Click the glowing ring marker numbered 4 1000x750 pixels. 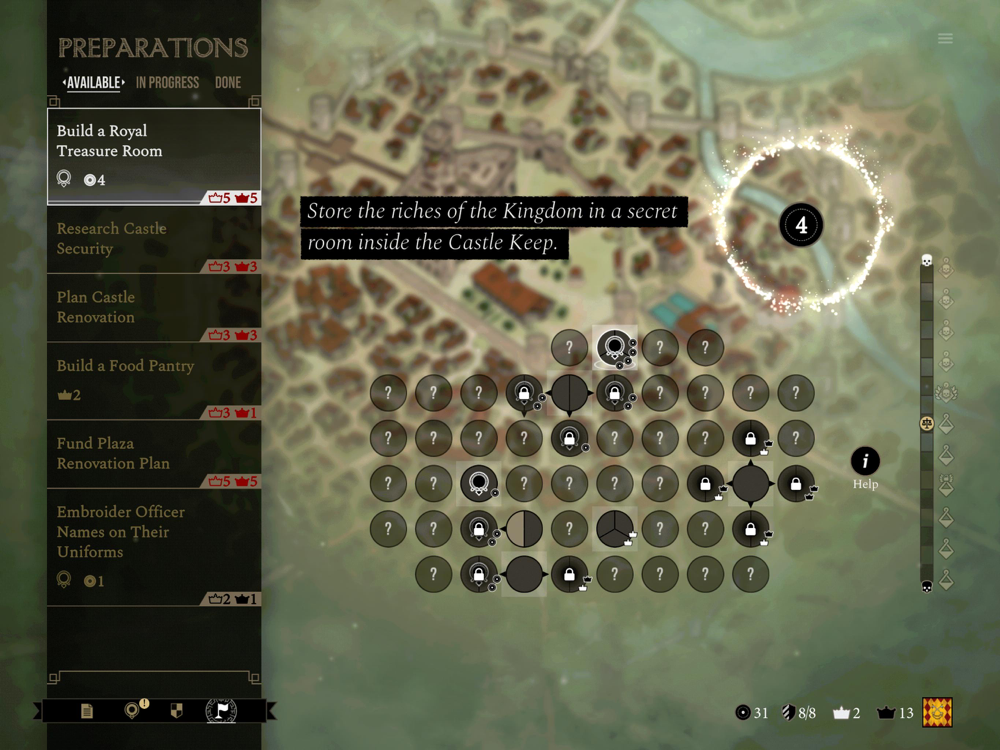(x=801, y=225)
